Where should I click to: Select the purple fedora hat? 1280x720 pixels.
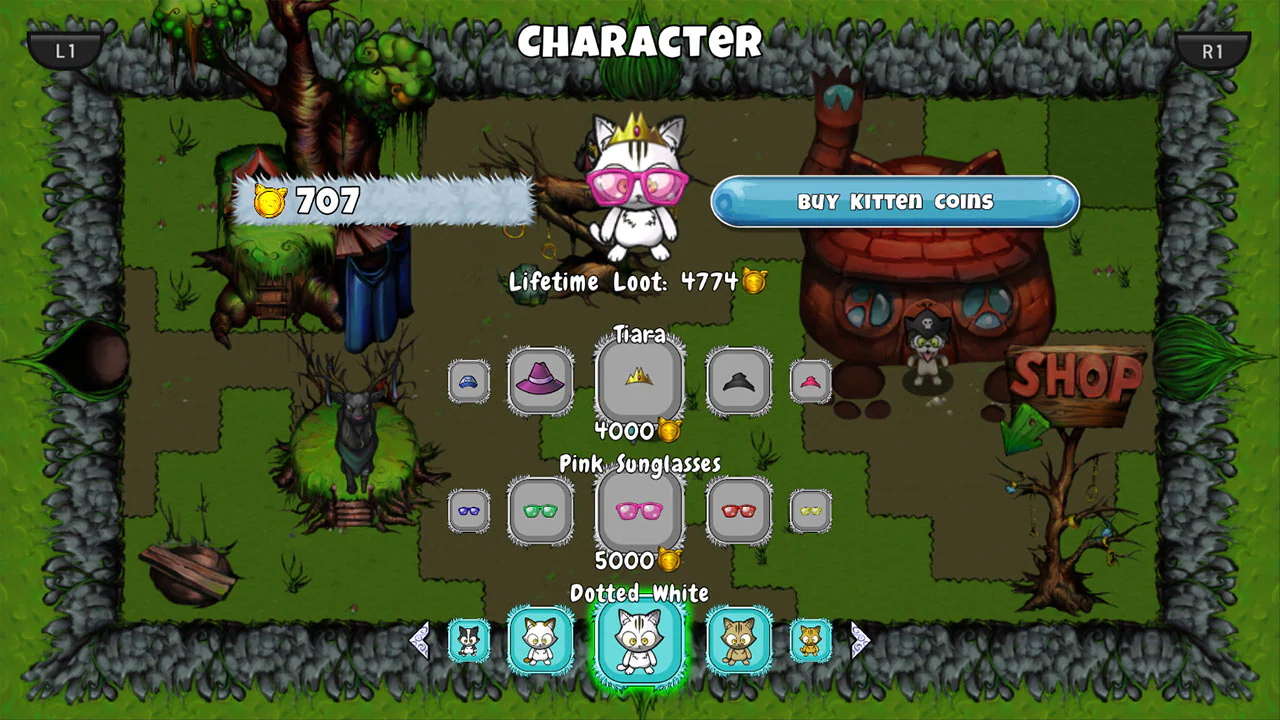540,381
